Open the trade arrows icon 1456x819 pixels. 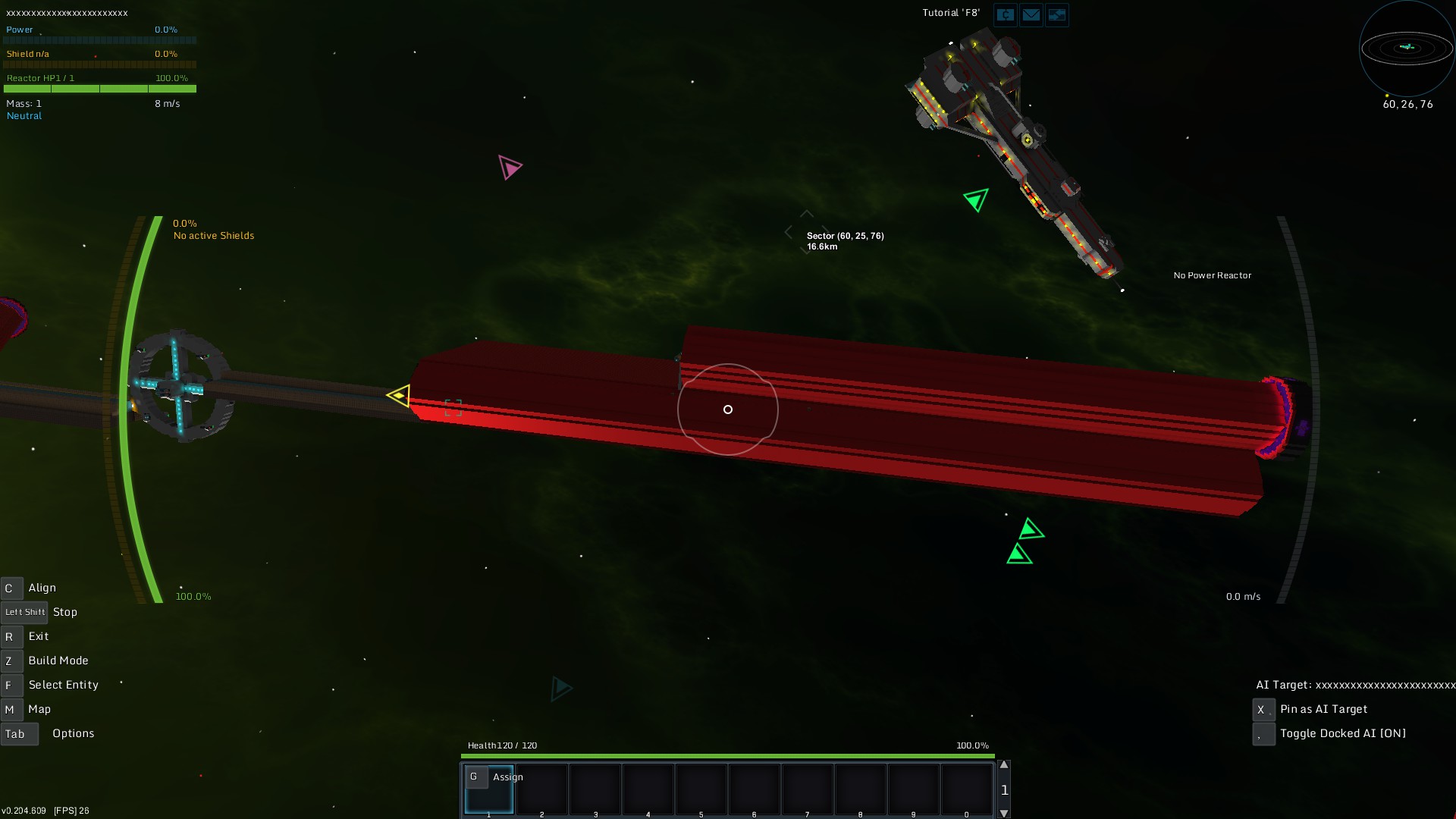(1056, 14)
